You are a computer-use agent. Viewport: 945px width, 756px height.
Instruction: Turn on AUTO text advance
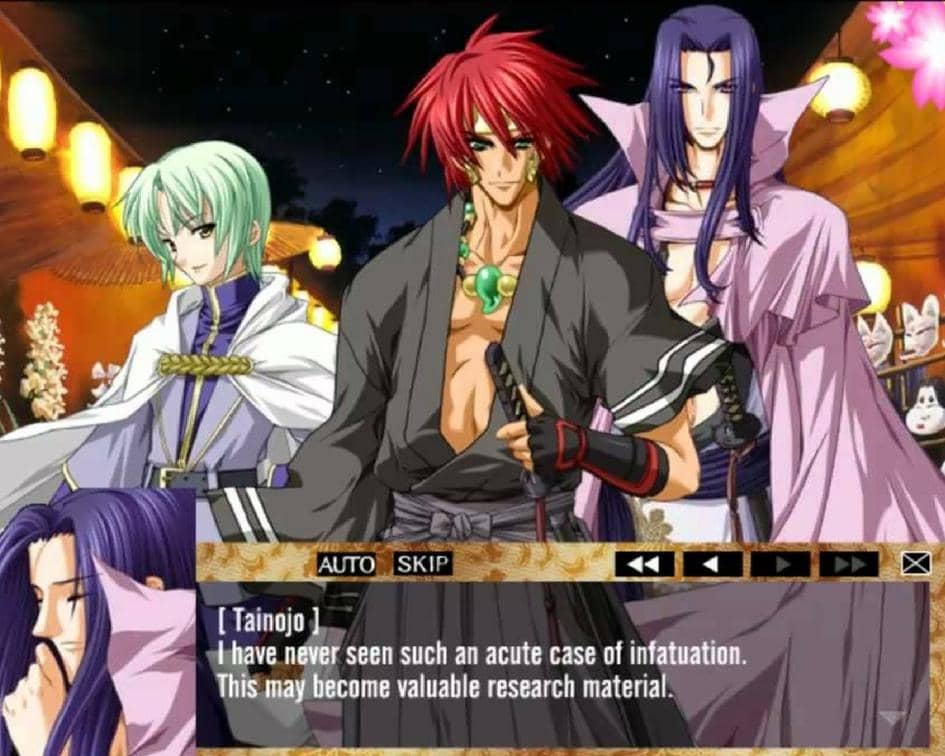pyautogui.click(x=346, y=564)
